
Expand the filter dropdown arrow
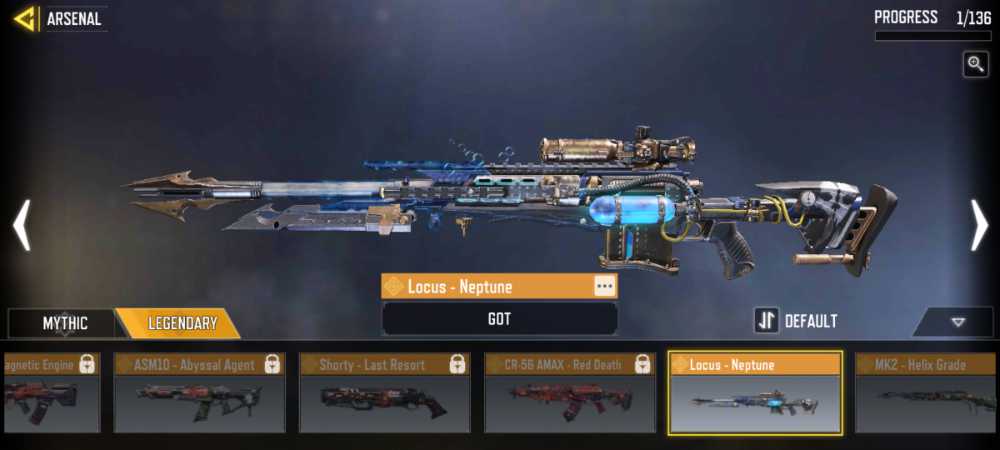pyautogui.click(x=957, y=322)
